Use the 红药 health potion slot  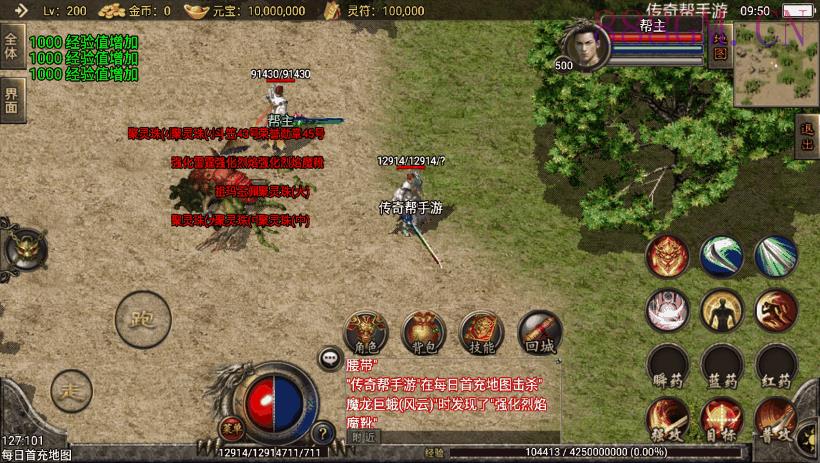[x=775, y=367]
